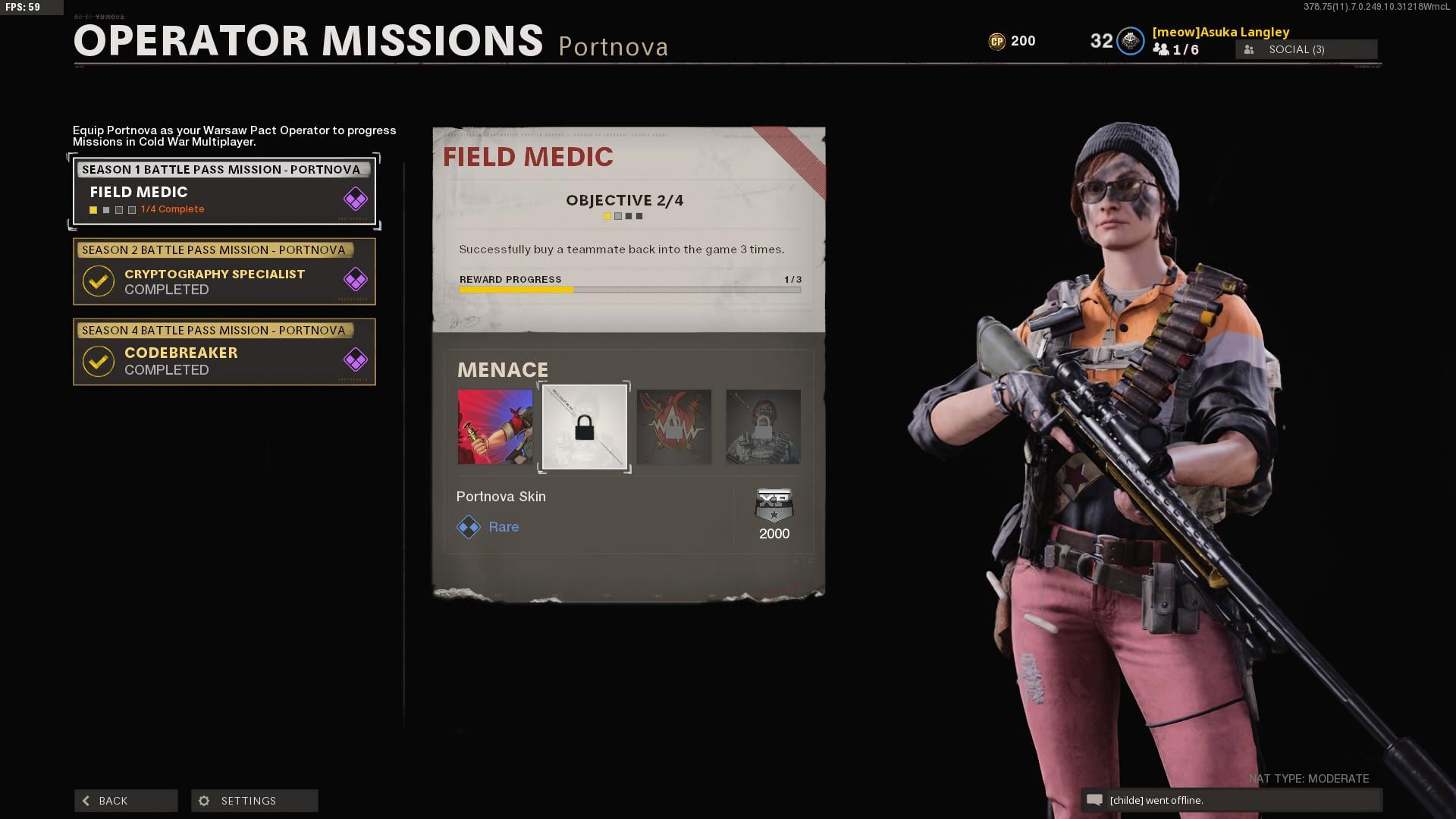Select the locked Portnova Skin reward
Image resolution: width=1456 pixels, height=819 pixels.
[584, 427]
